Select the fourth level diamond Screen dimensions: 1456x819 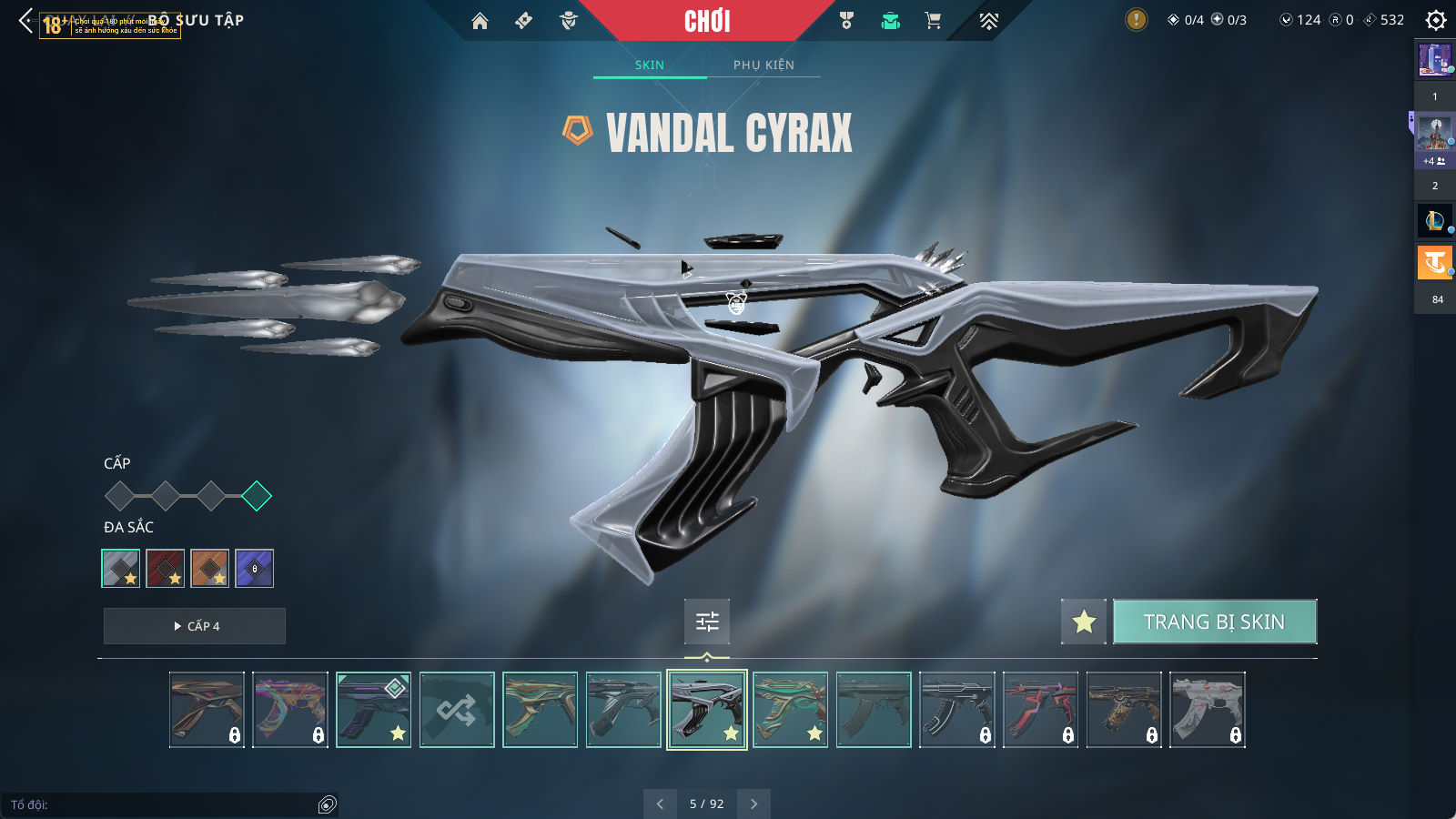click(257, 496)
